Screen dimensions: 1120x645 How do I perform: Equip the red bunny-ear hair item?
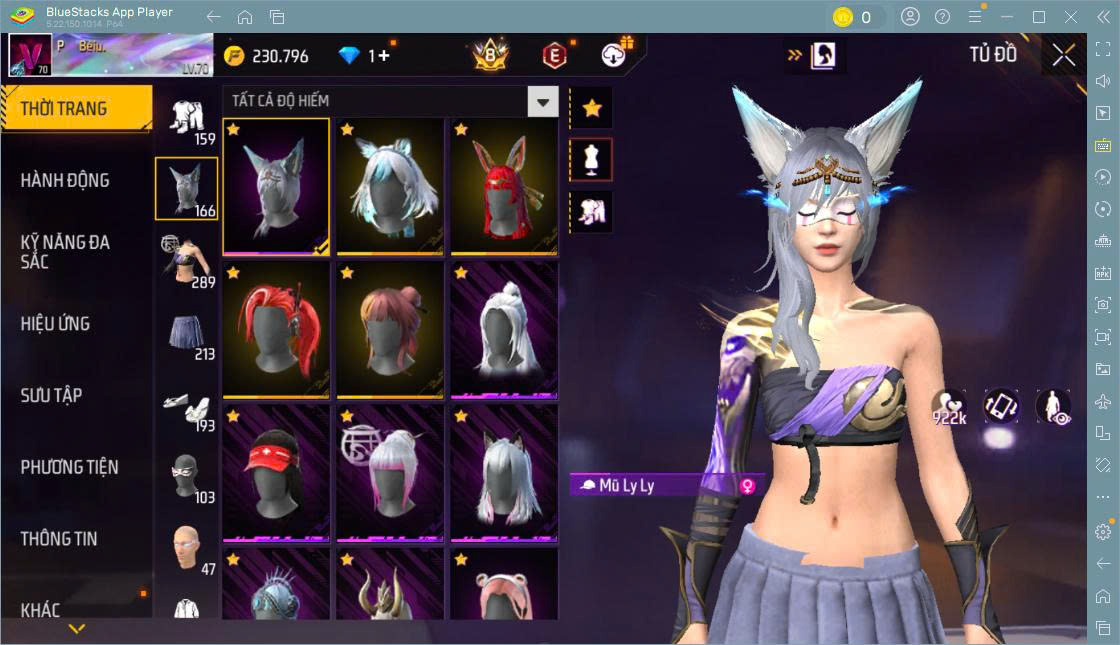click(504, 187)
